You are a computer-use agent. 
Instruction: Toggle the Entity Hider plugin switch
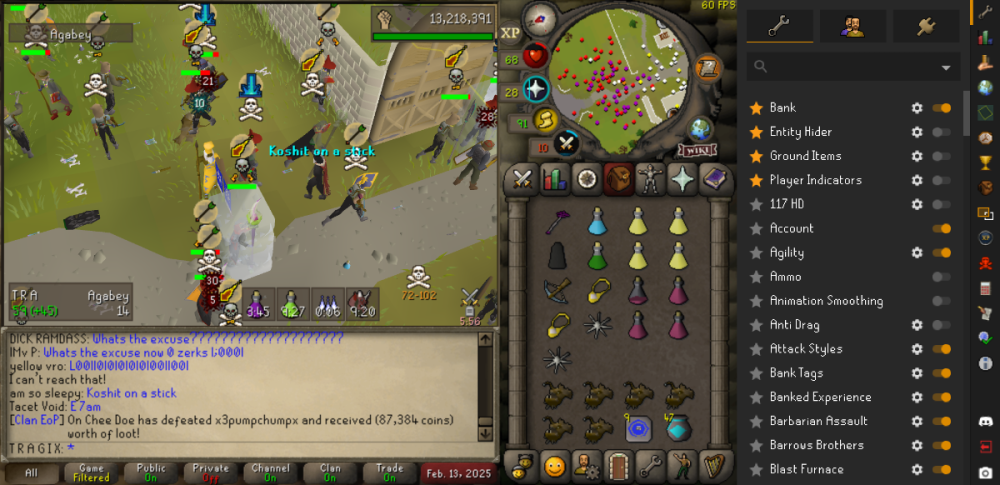(x=941, y=132)
